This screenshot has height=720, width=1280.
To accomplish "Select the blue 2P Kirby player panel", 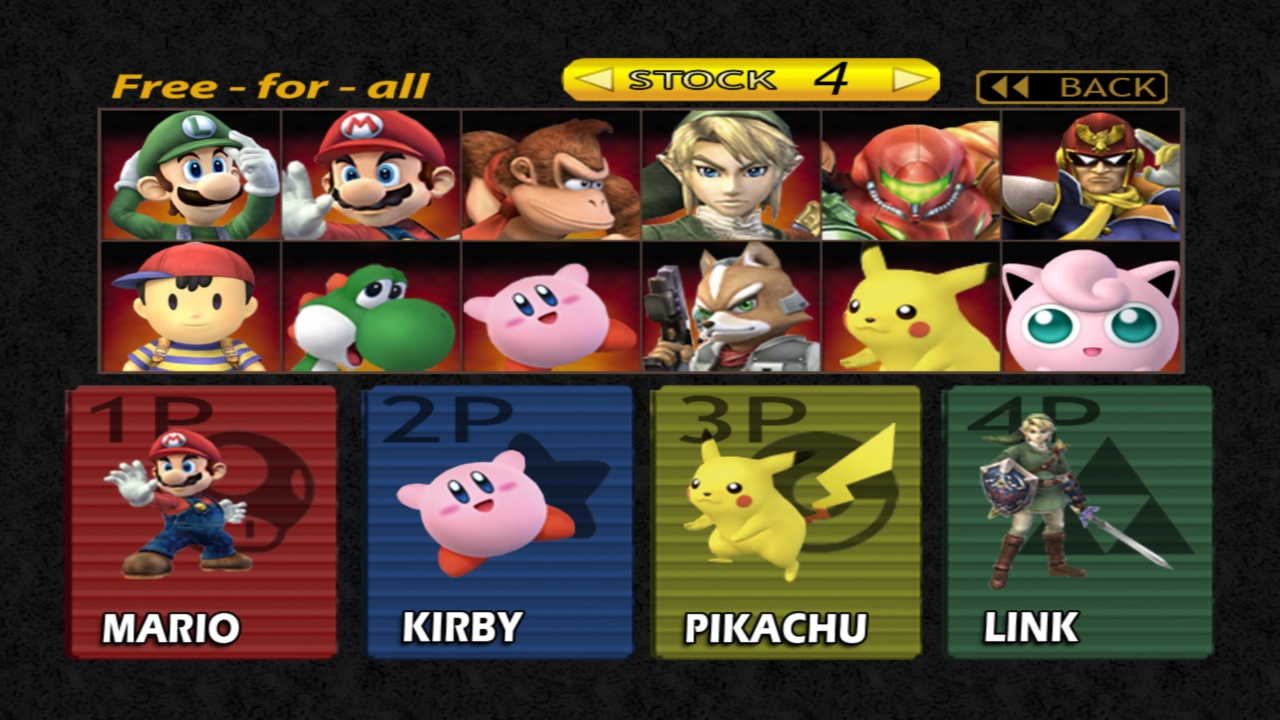I will click(498, 522).
